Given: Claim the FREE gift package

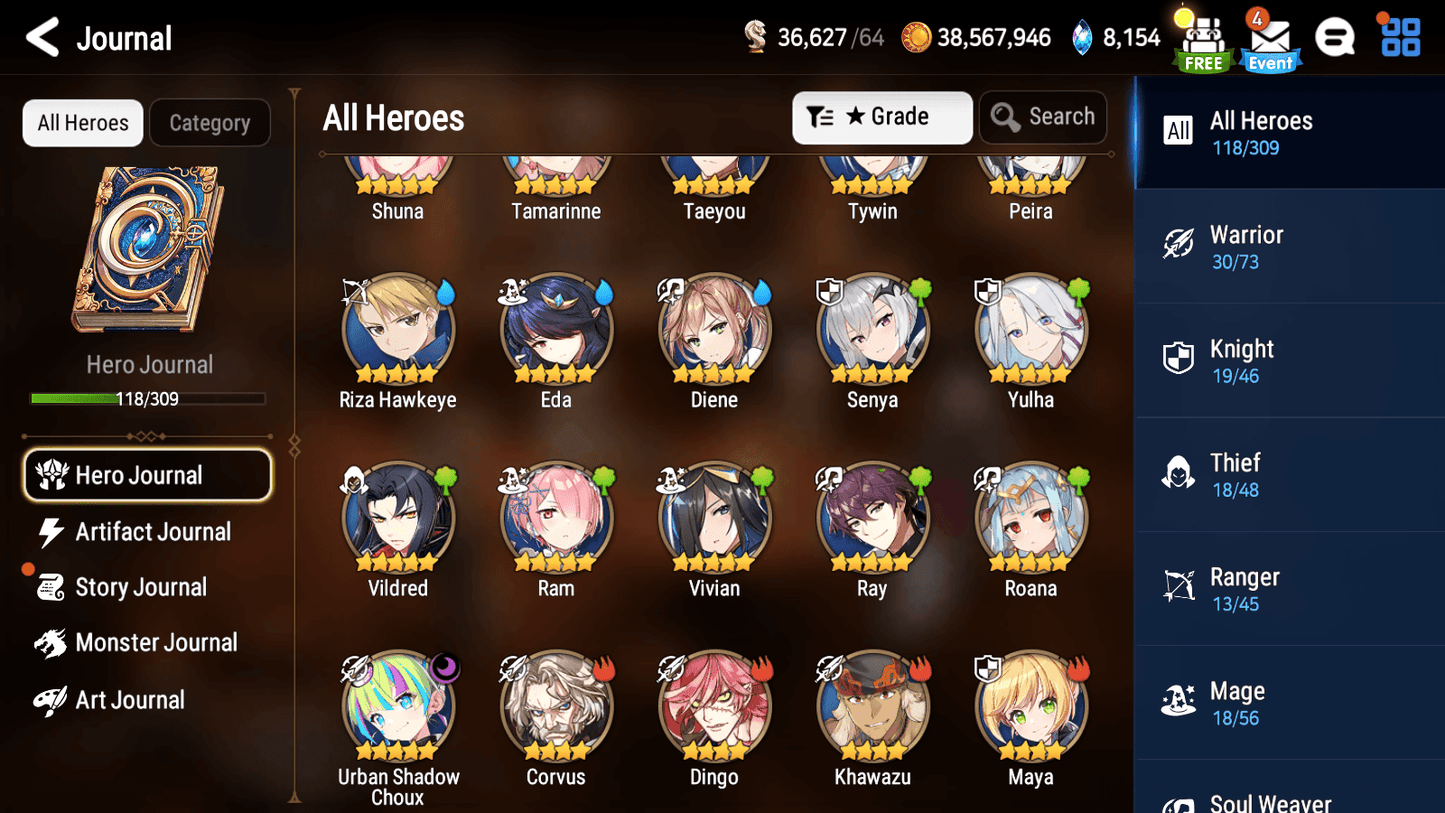Looking at the screenshot, I should click(1203, 38).
